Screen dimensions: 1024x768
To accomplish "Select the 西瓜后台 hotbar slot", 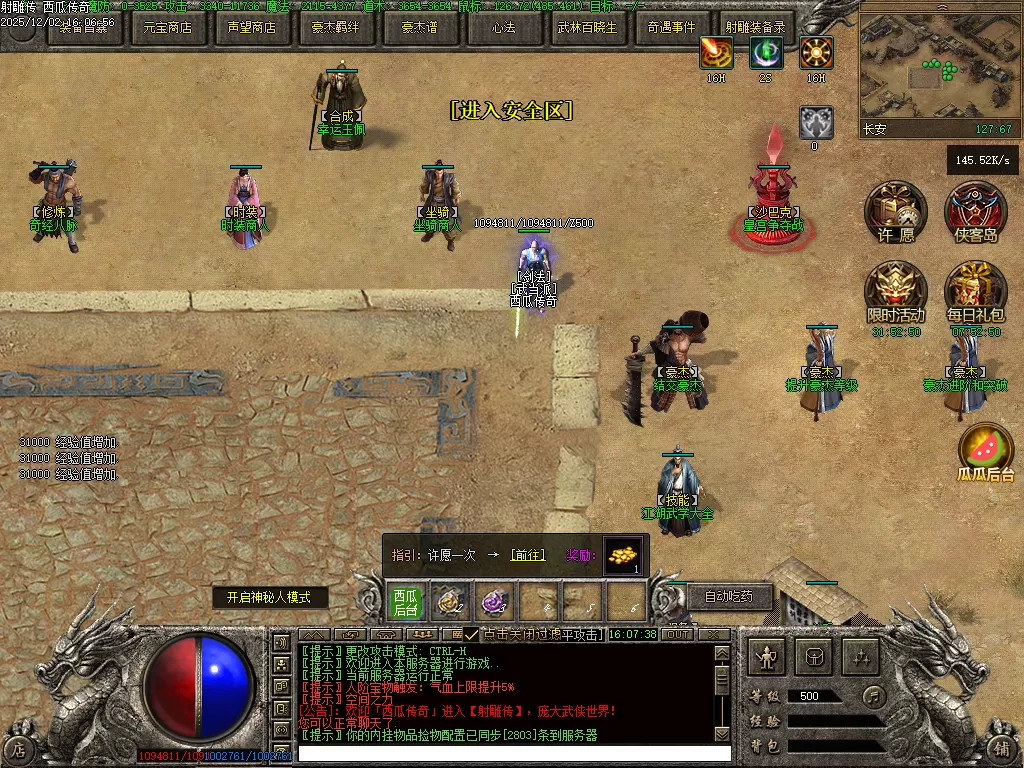I will pyautogui.click(x=405, y=602).
